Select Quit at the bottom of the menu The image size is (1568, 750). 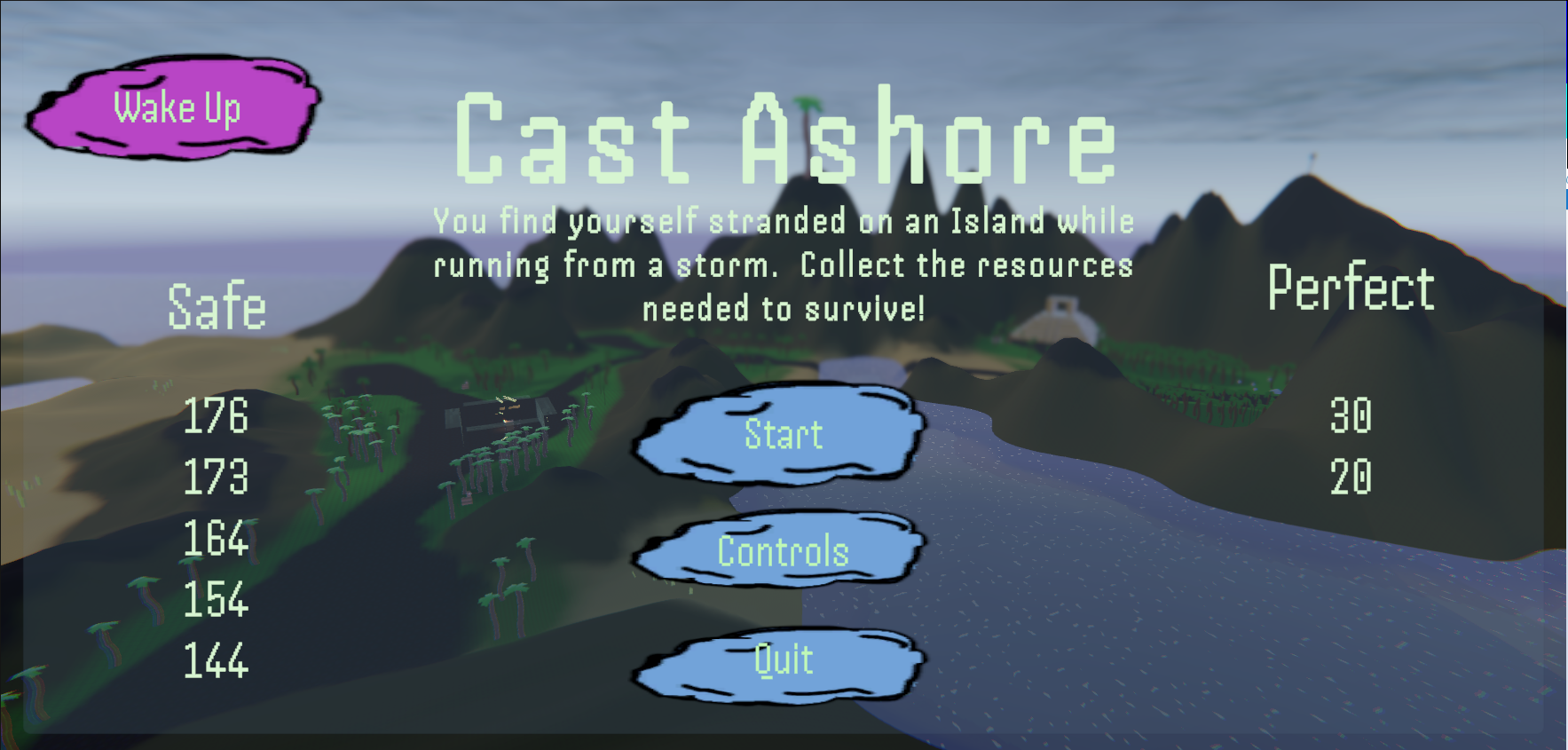782,659
